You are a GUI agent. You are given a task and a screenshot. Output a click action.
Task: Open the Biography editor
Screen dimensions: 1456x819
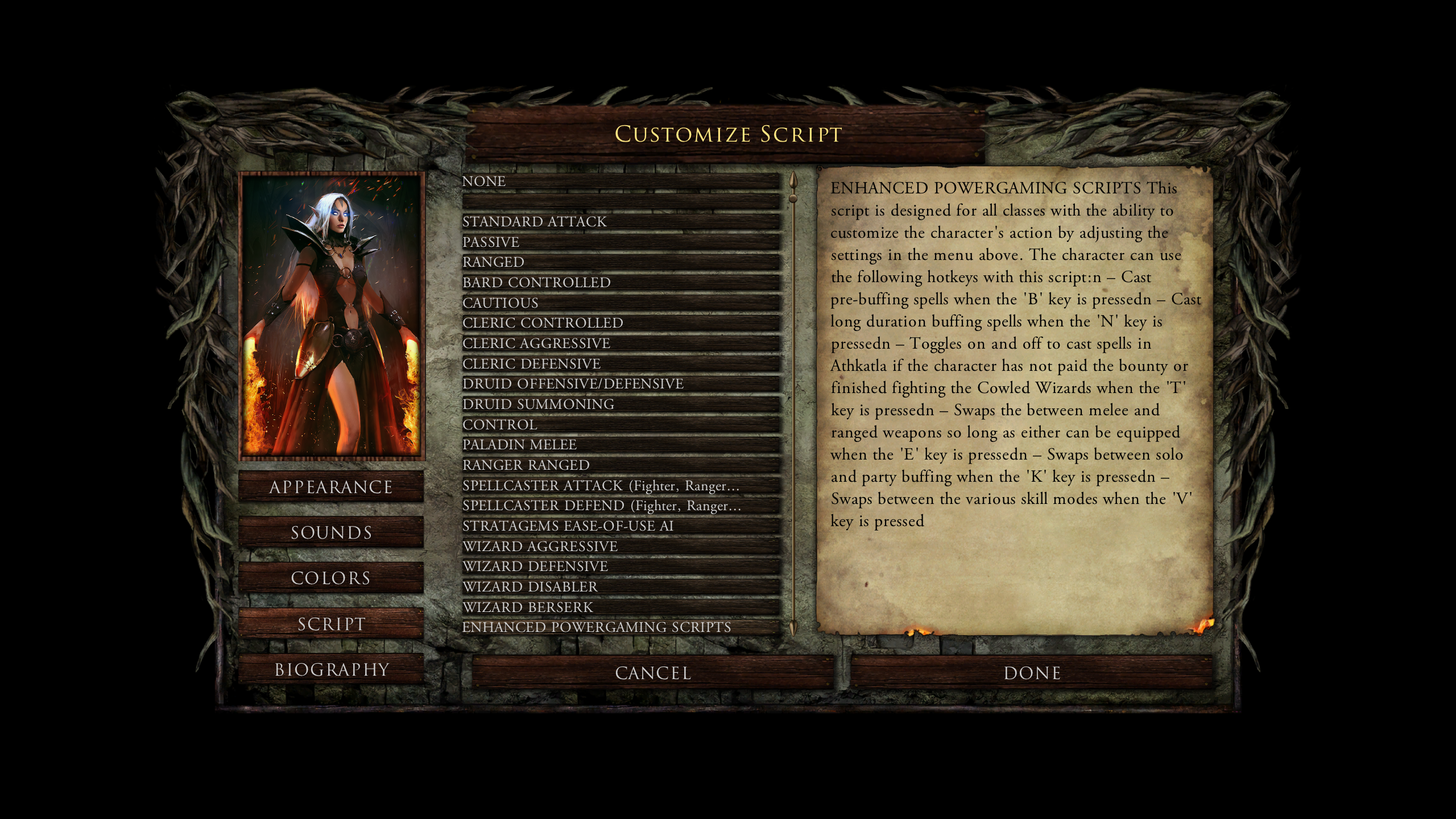point(332,669)
